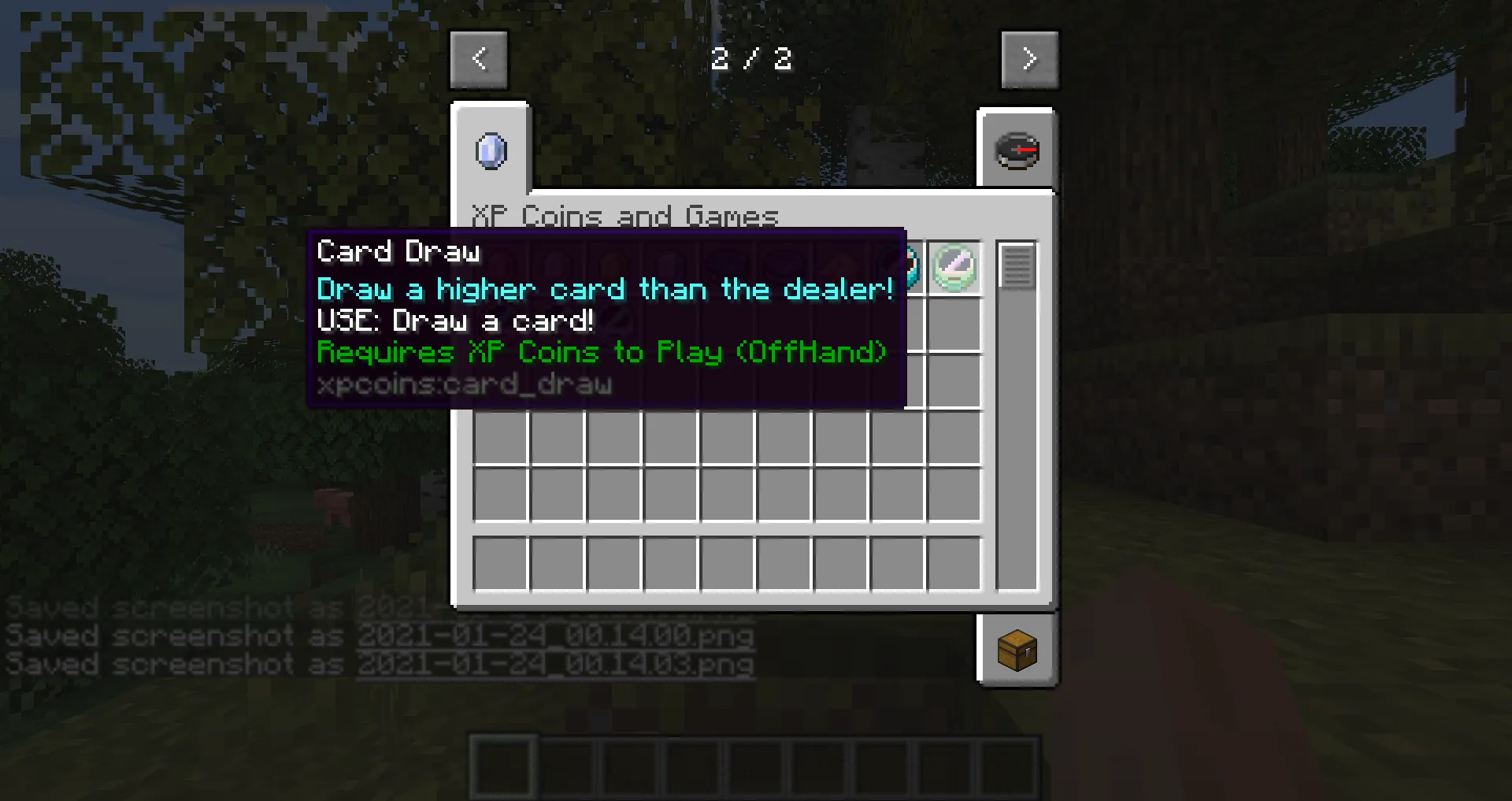Screen dimensions: 1512x801
Task: Click the 2 / 2 page counter
Action: (752, 58)
